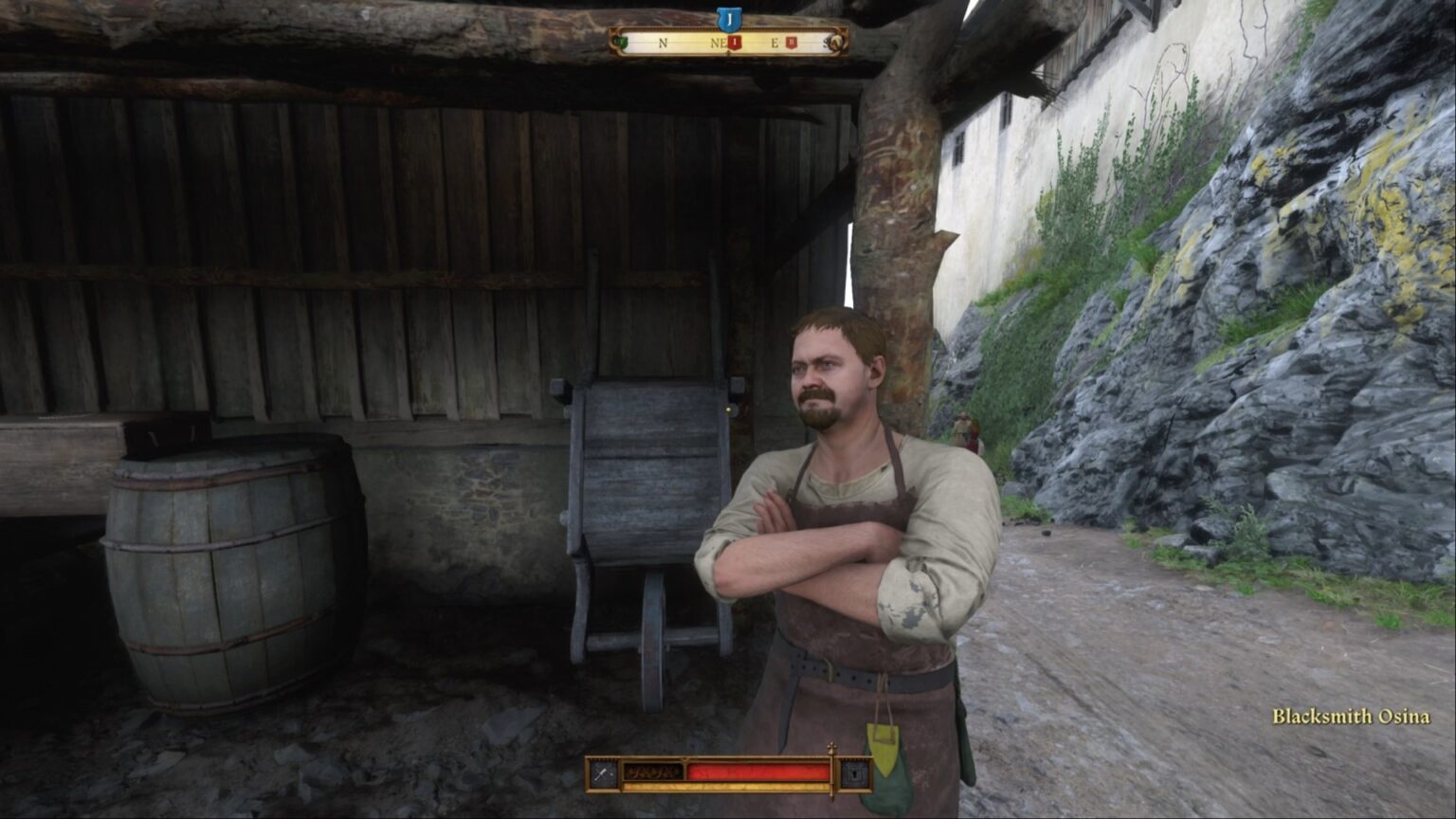
Task: Select the E direction on the compass
Action: click(775, 44)
